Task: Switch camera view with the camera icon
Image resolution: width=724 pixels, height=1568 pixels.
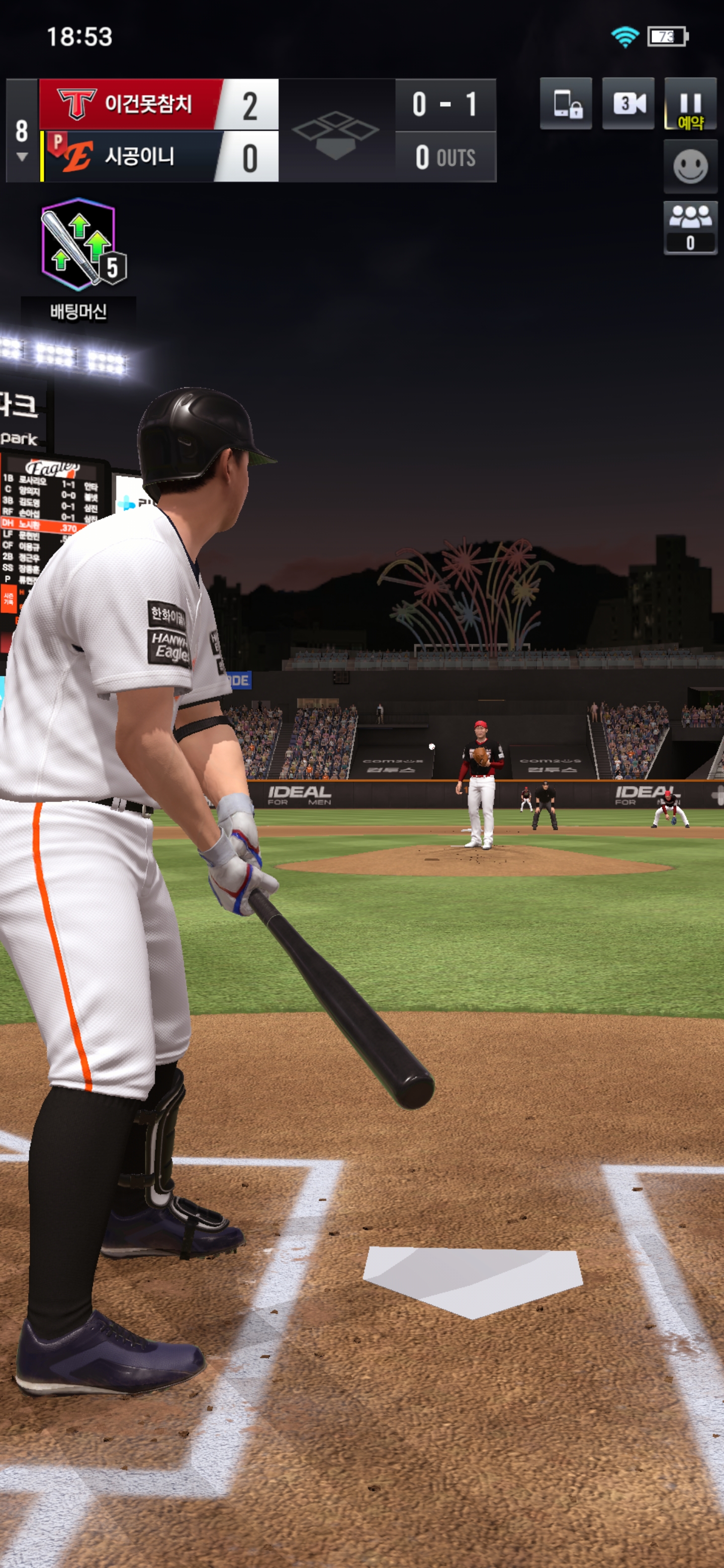Action: tap(628, 104)
